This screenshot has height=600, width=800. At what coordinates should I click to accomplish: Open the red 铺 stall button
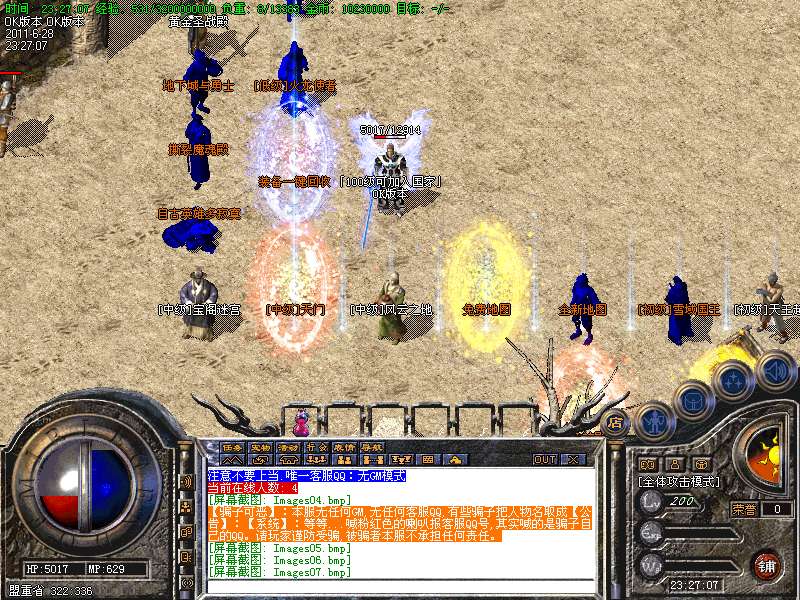pos(767,564)
